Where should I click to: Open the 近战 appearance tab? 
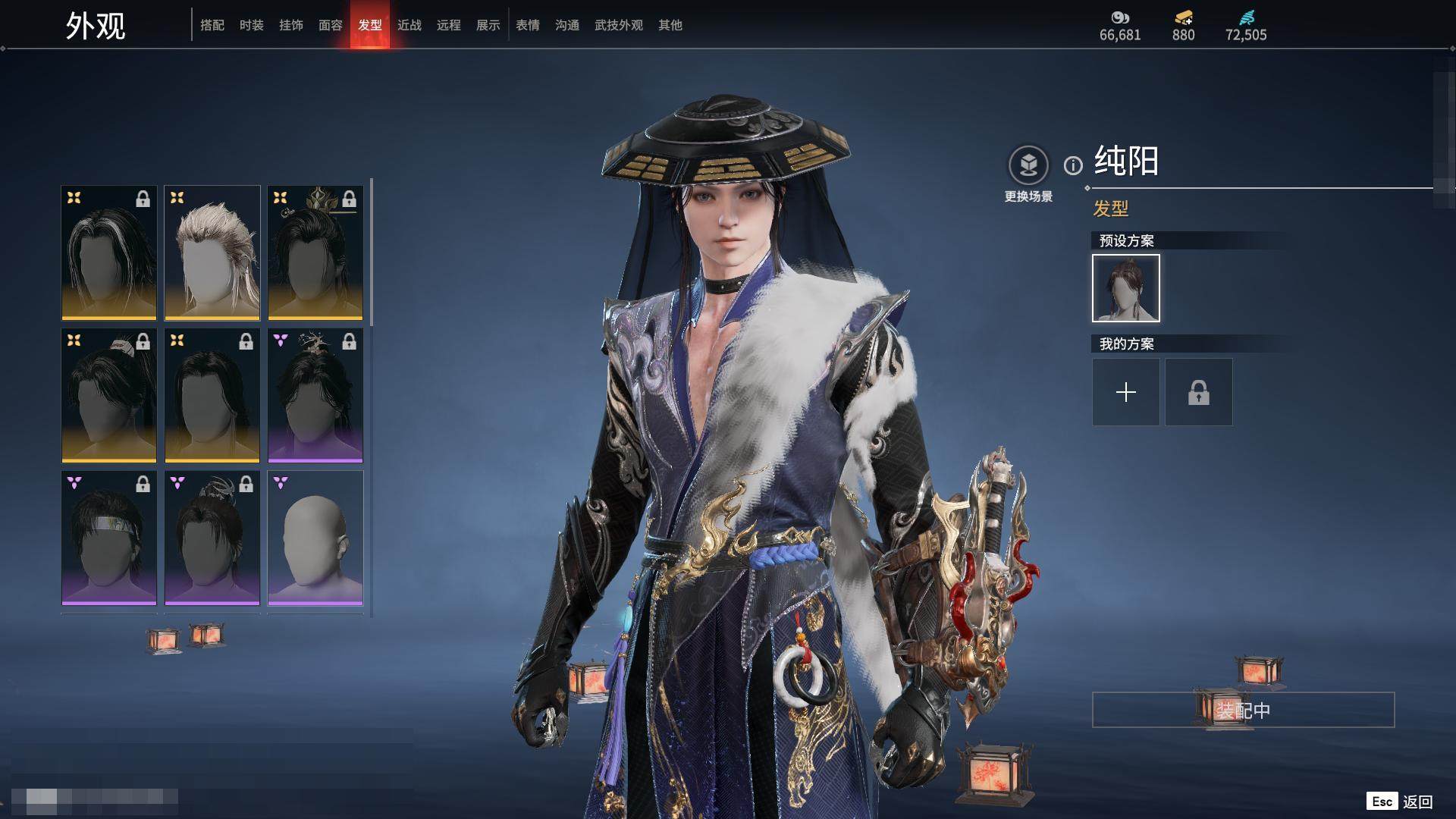[409, 25]
